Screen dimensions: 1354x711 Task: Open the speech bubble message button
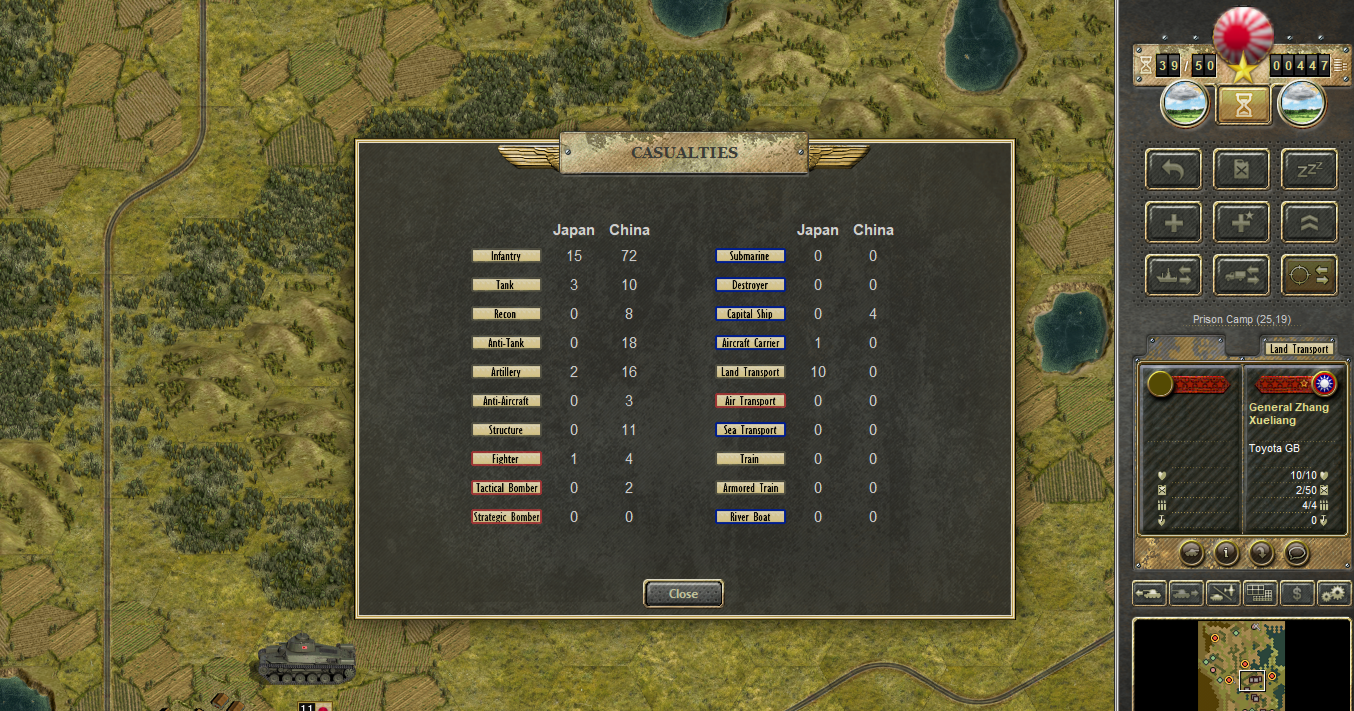[1297, 552]
